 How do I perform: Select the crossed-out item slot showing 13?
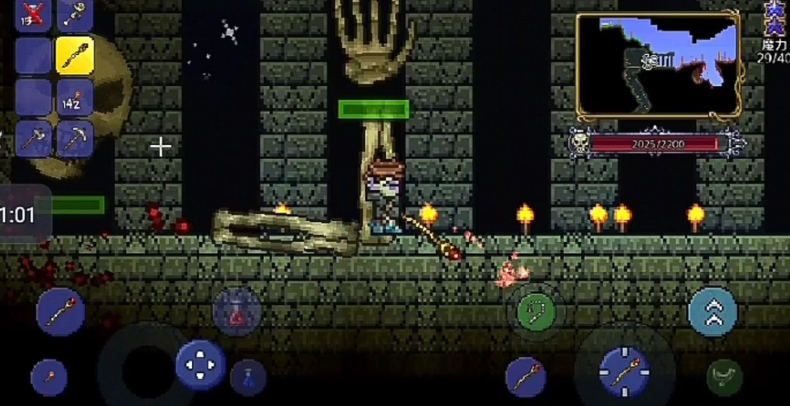tap(33, 14)
